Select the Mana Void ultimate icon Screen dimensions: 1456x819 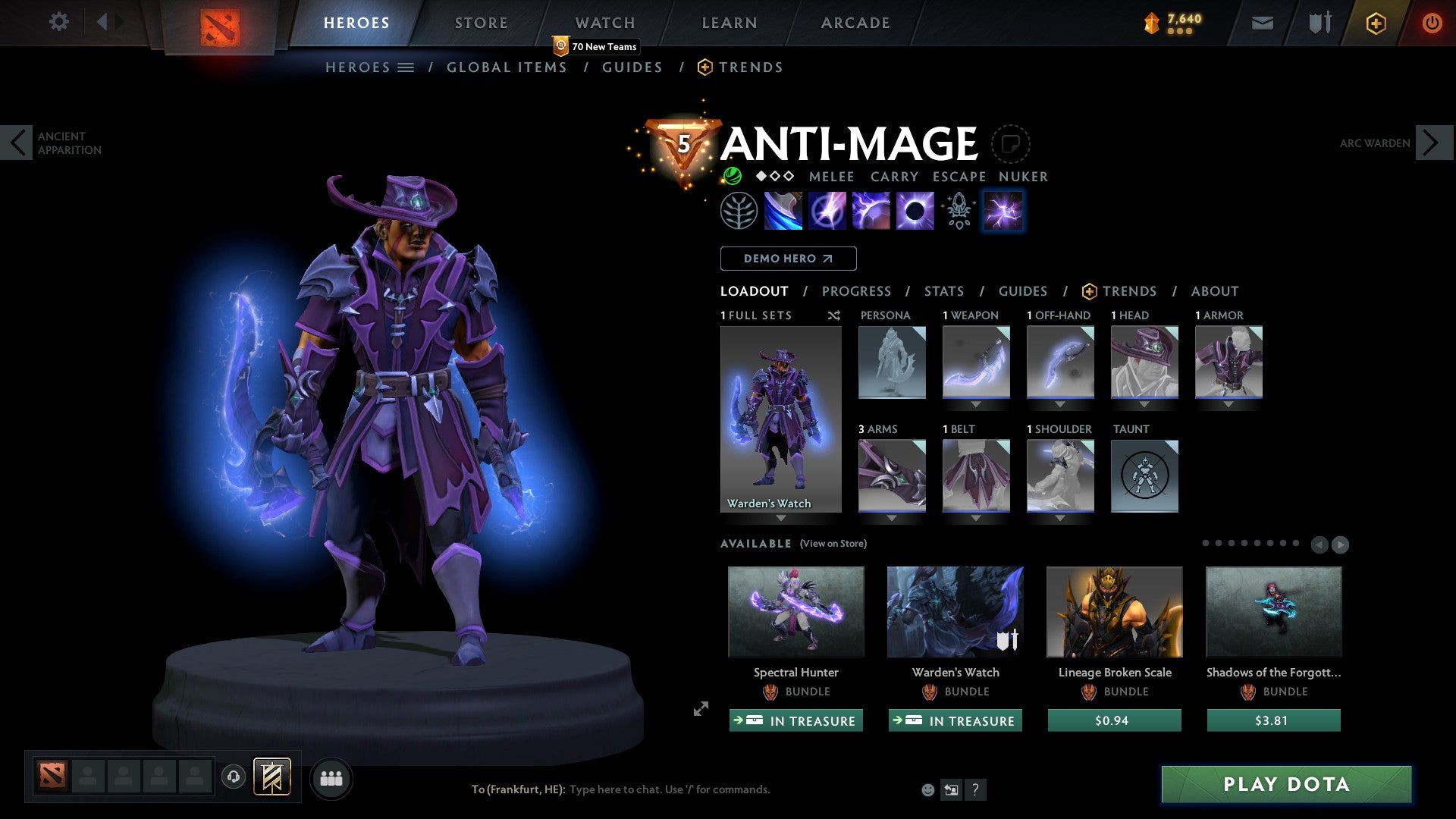[914, 210]
